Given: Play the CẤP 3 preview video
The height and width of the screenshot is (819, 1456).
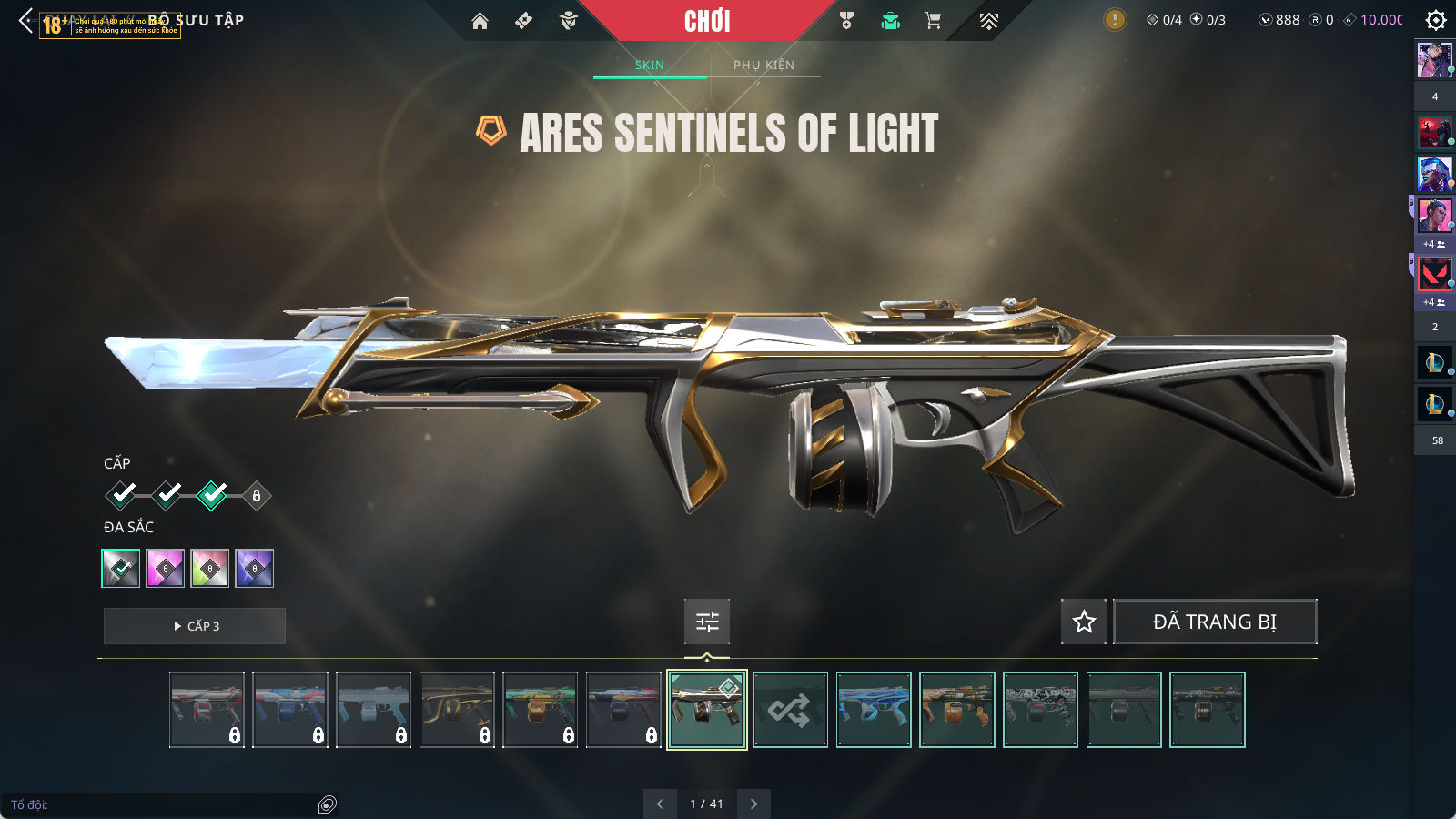Looking at the screenshot, I should pyautogui.click(x=195, y=626).
